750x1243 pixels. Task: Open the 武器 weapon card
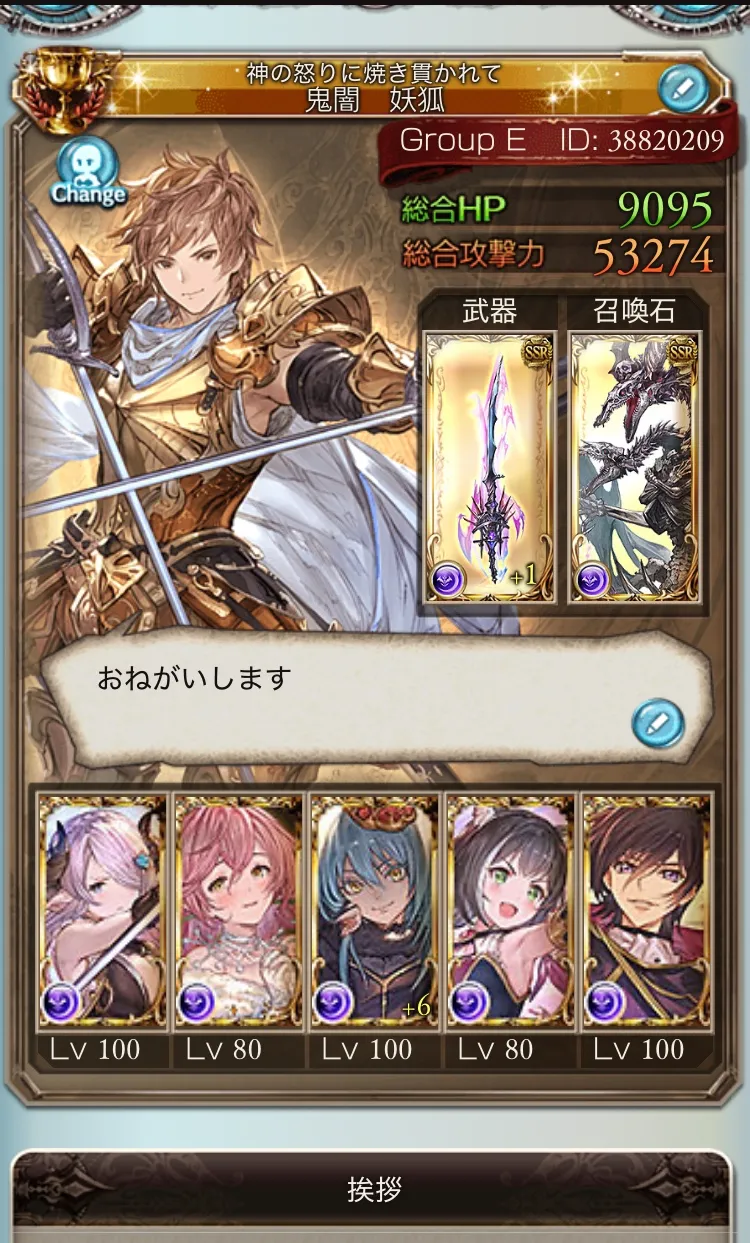coord(490,466)
